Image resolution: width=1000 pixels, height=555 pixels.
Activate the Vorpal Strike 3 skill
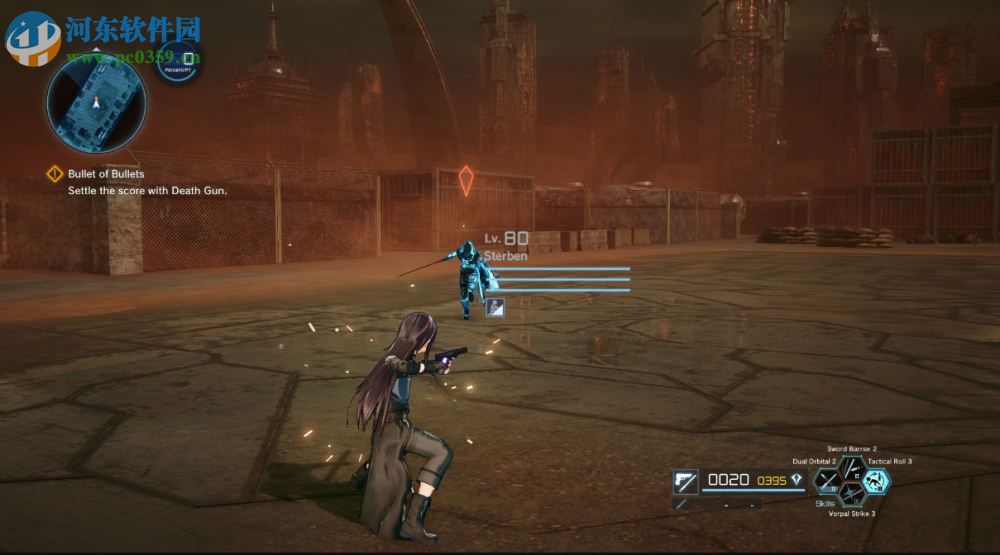pos(852,494)
